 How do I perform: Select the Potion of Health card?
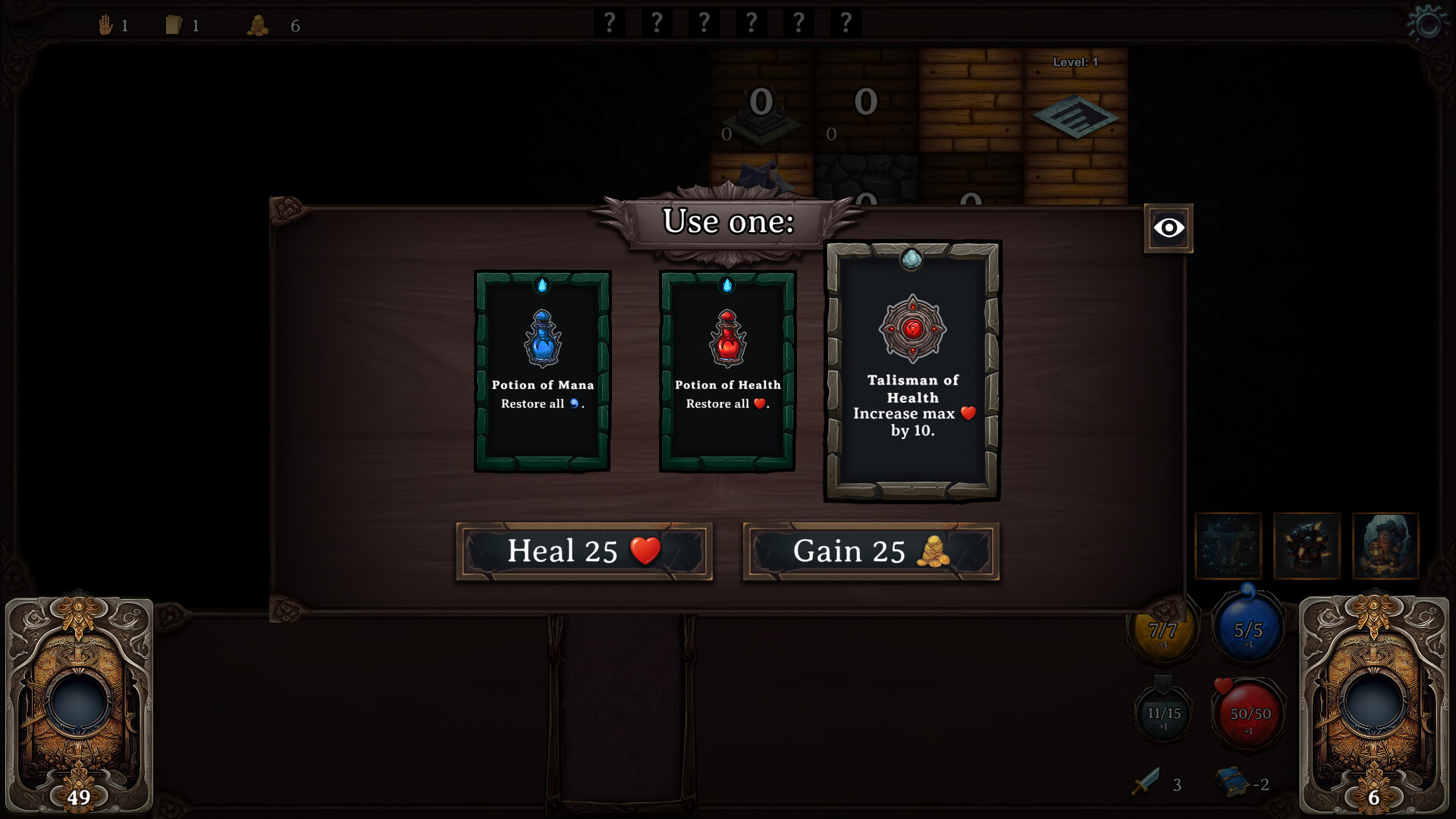click(x=726, y=371)
